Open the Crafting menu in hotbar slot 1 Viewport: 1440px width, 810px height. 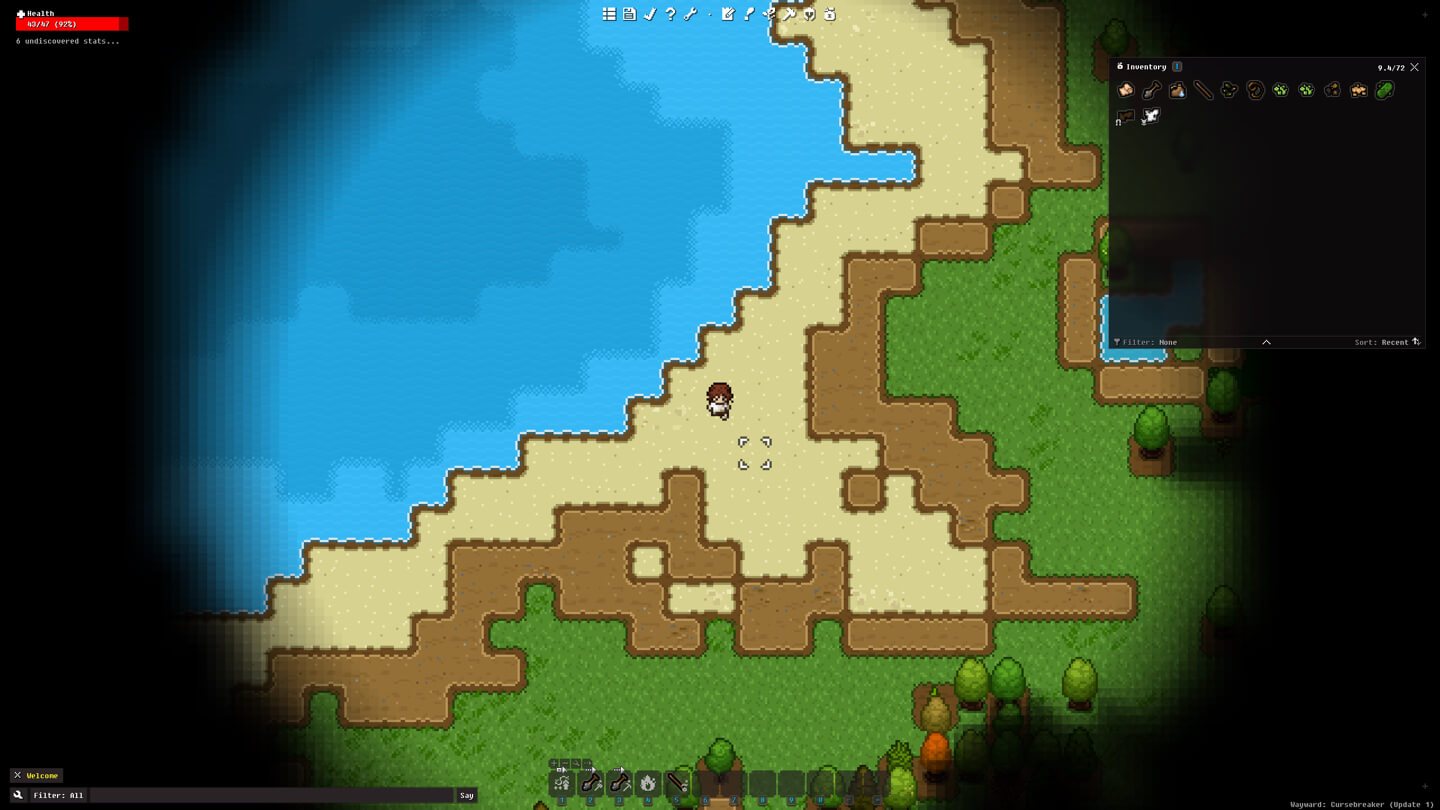point(562,783)
